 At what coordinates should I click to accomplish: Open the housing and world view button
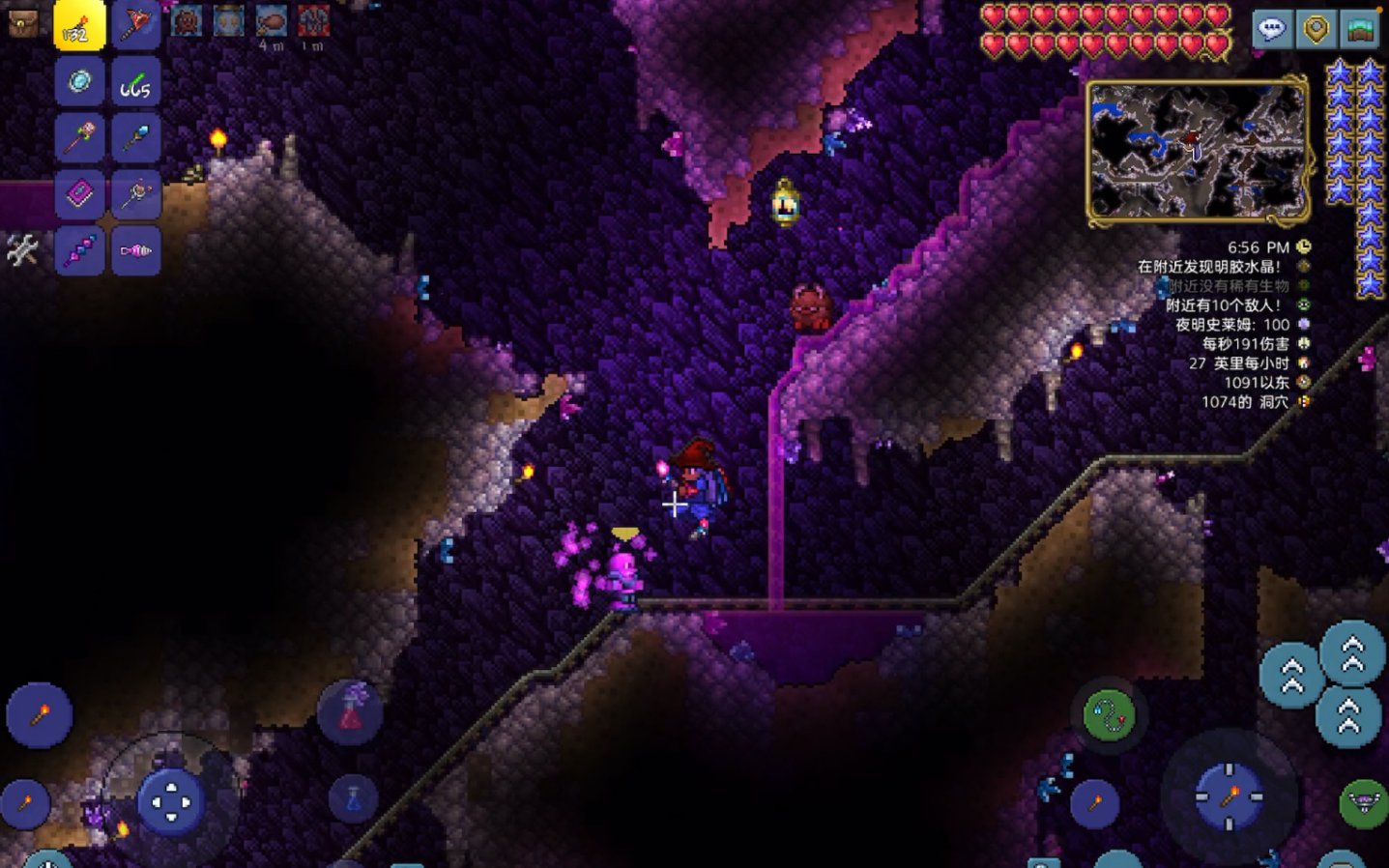click(x=1360, y=29)
